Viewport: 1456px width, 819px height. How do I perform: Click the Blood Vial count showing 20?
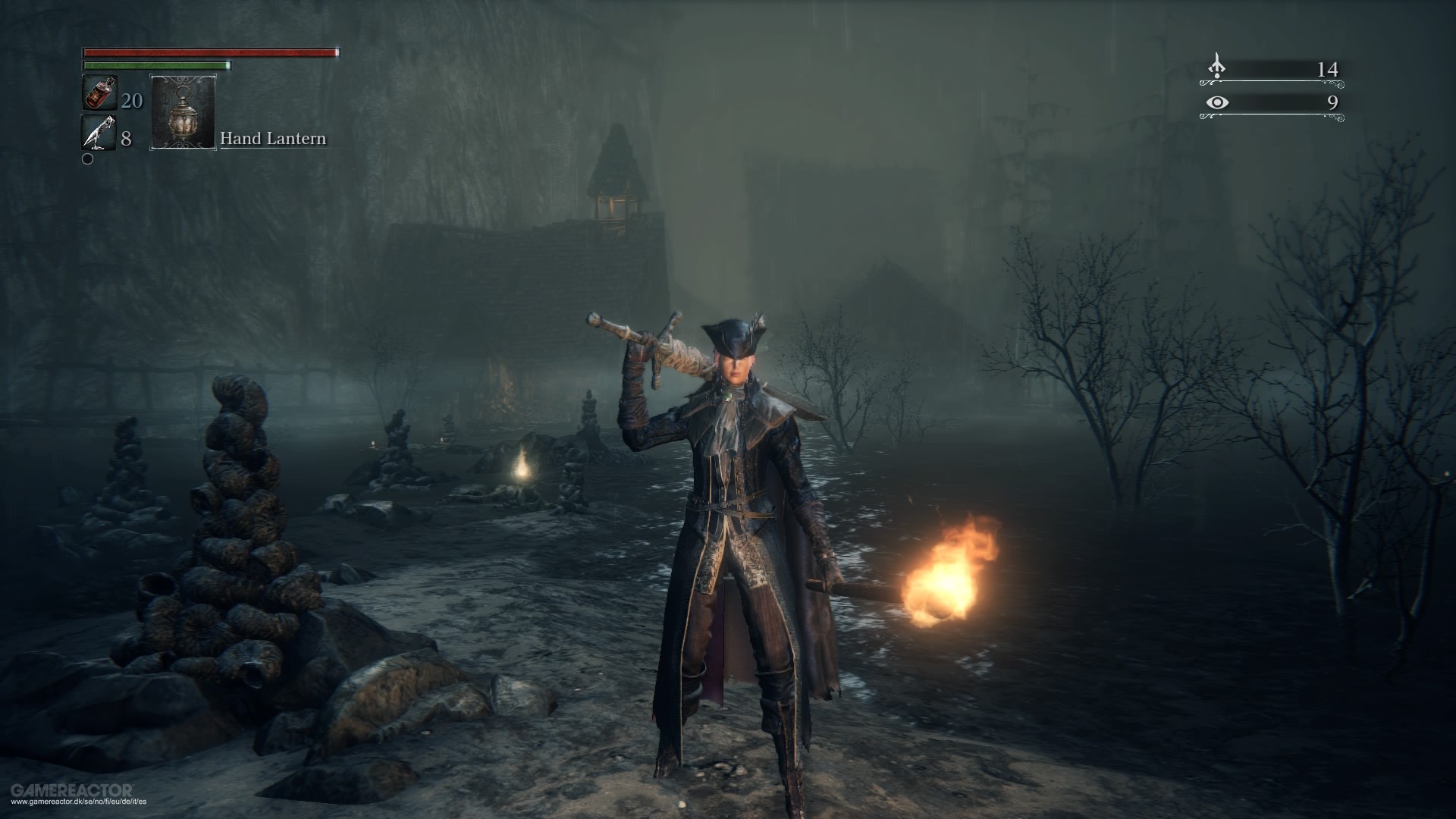[132, 101]
